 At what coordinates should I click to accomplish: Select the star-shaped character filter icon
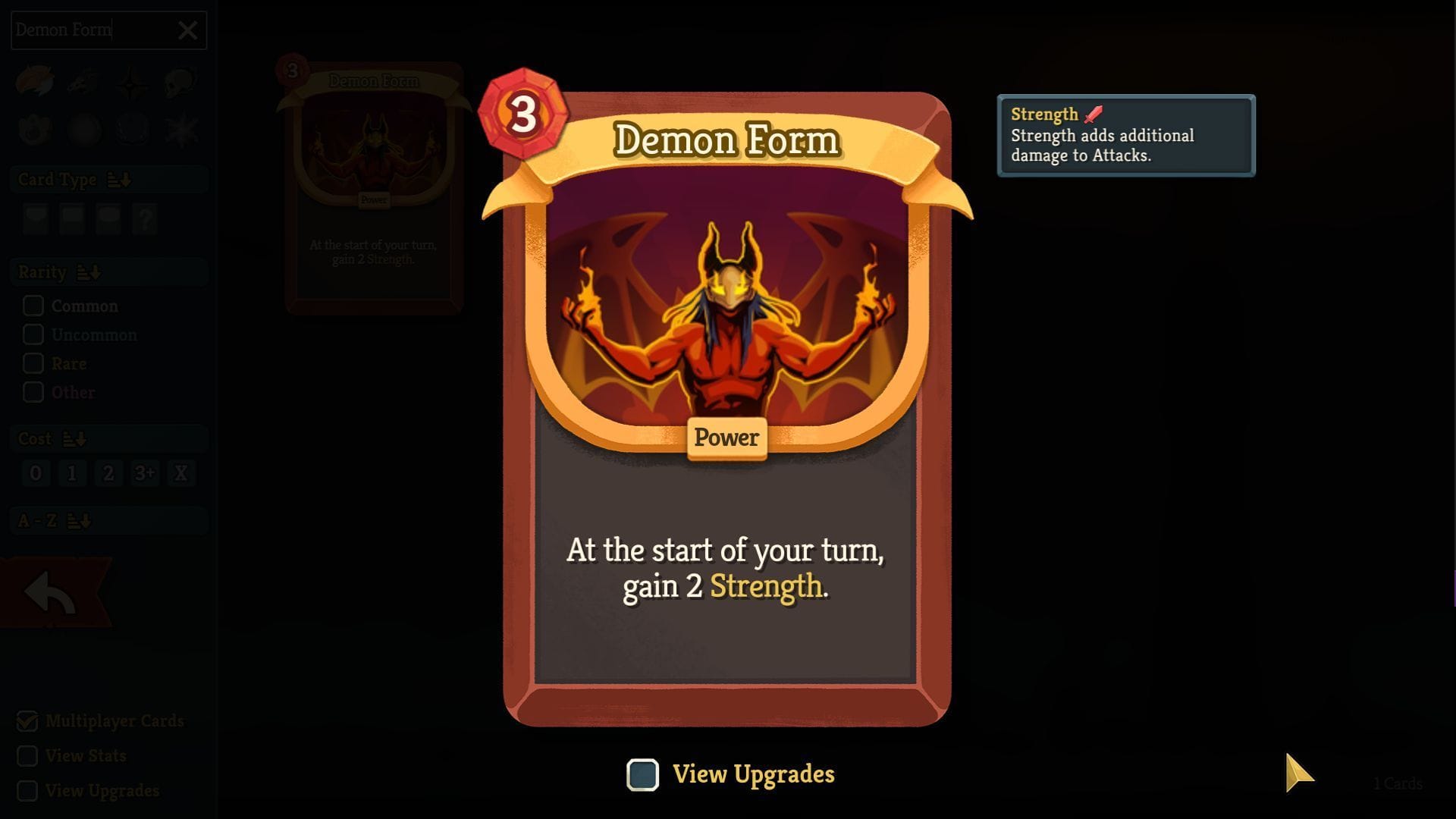click(131, 83)
